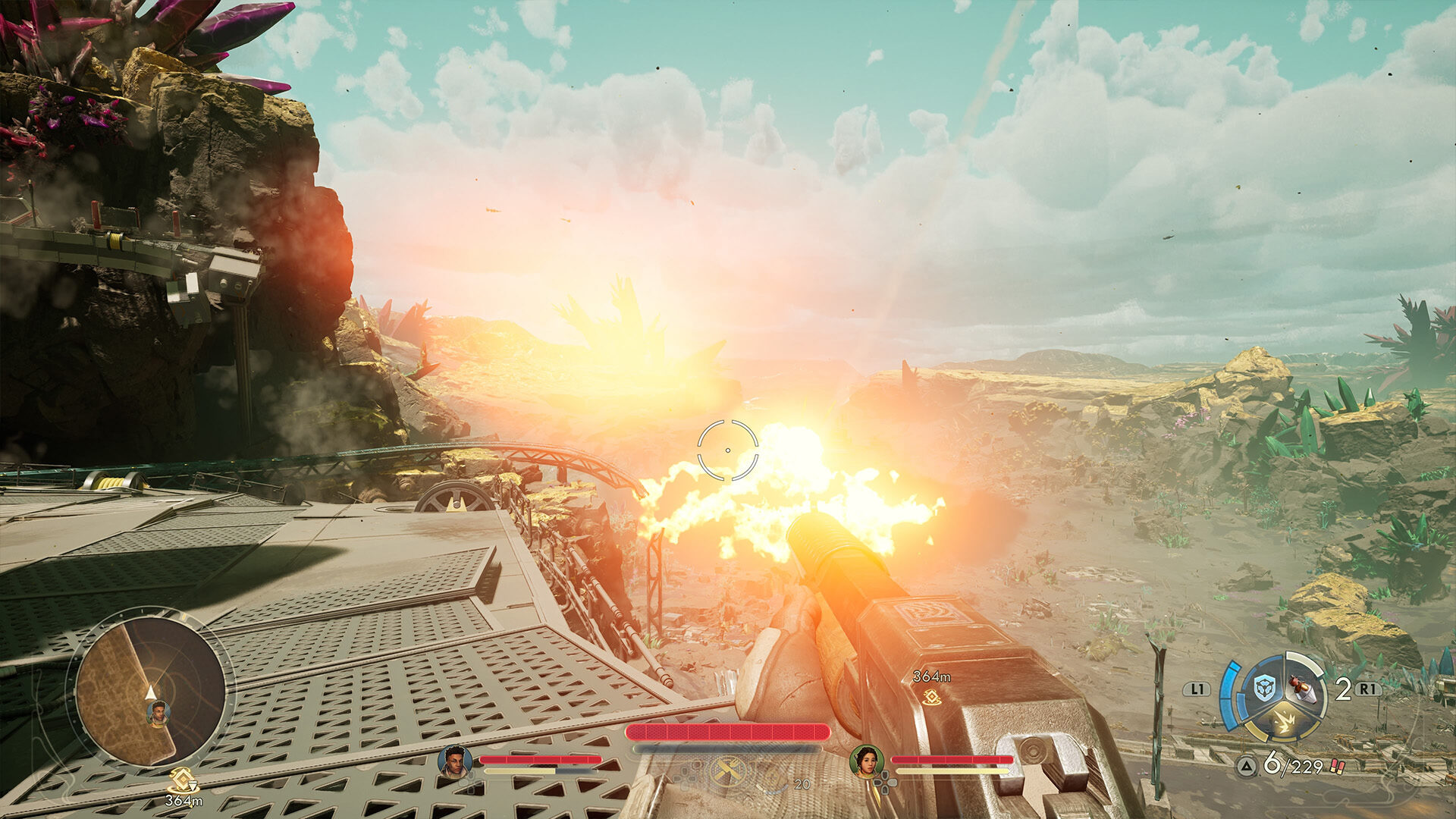Select the male companion's portrait
The width and height of the screenshot is (1456, 819).
point(454,761)
